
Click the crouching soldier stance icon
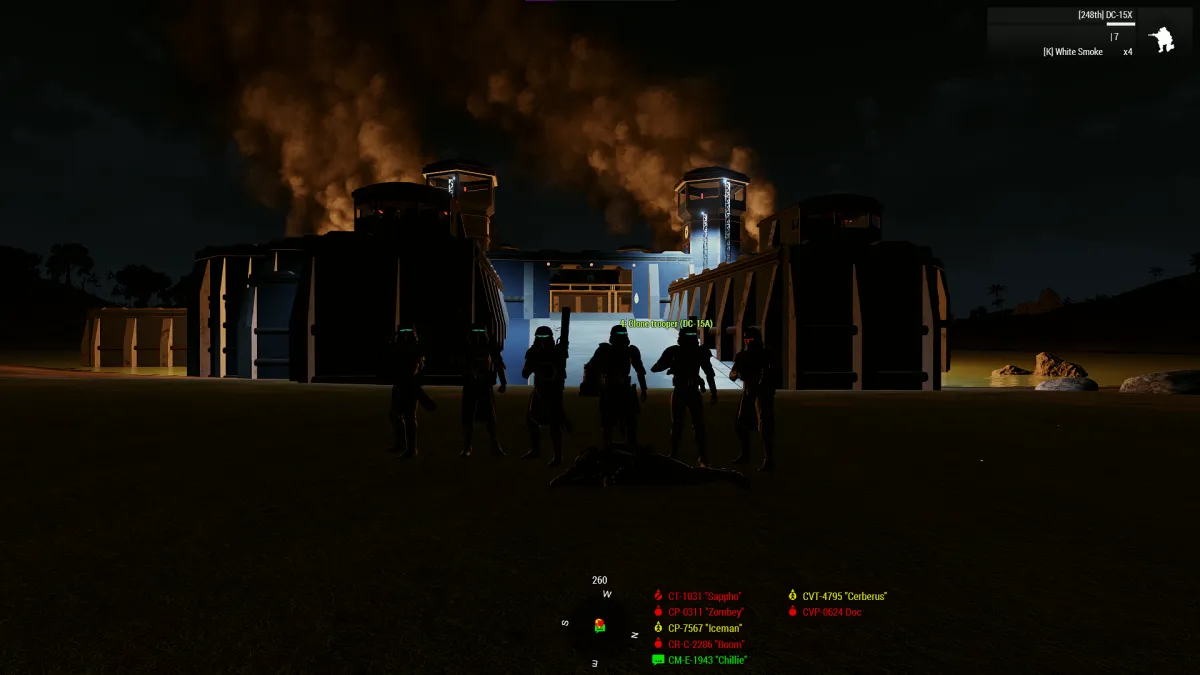1161,39
